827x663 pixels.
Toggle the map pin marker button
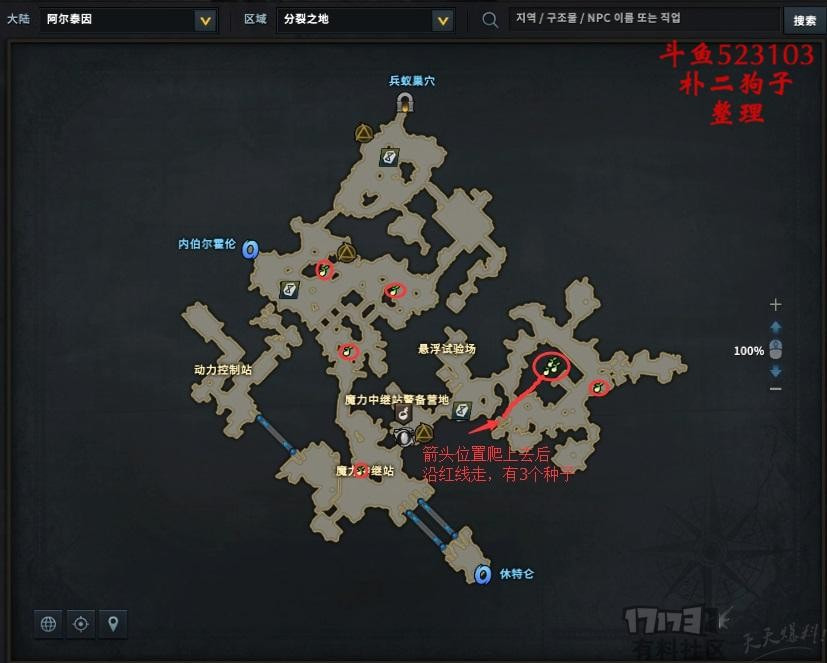click(114, 624)
